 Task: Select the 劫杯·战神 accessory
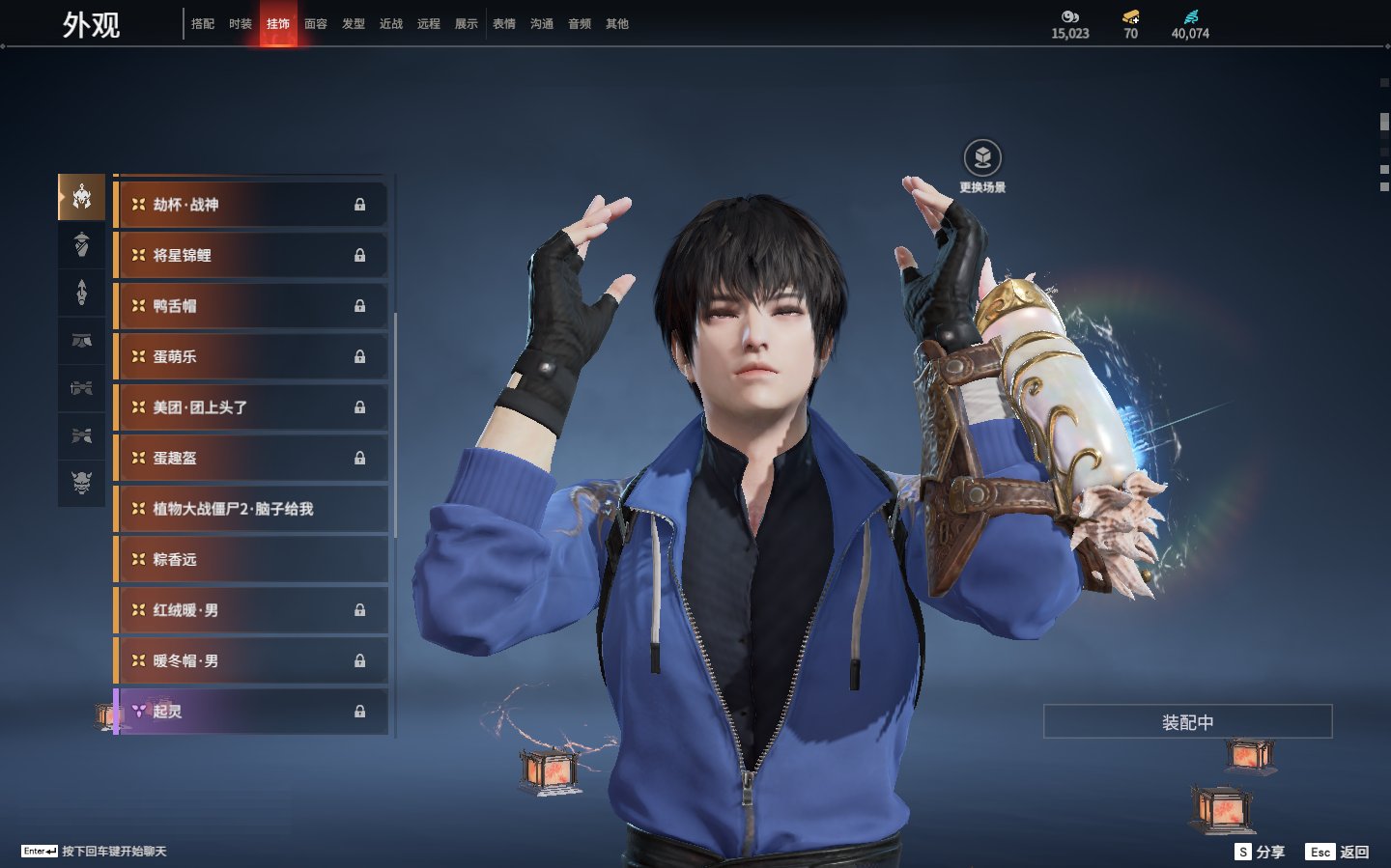coord(251,205)
